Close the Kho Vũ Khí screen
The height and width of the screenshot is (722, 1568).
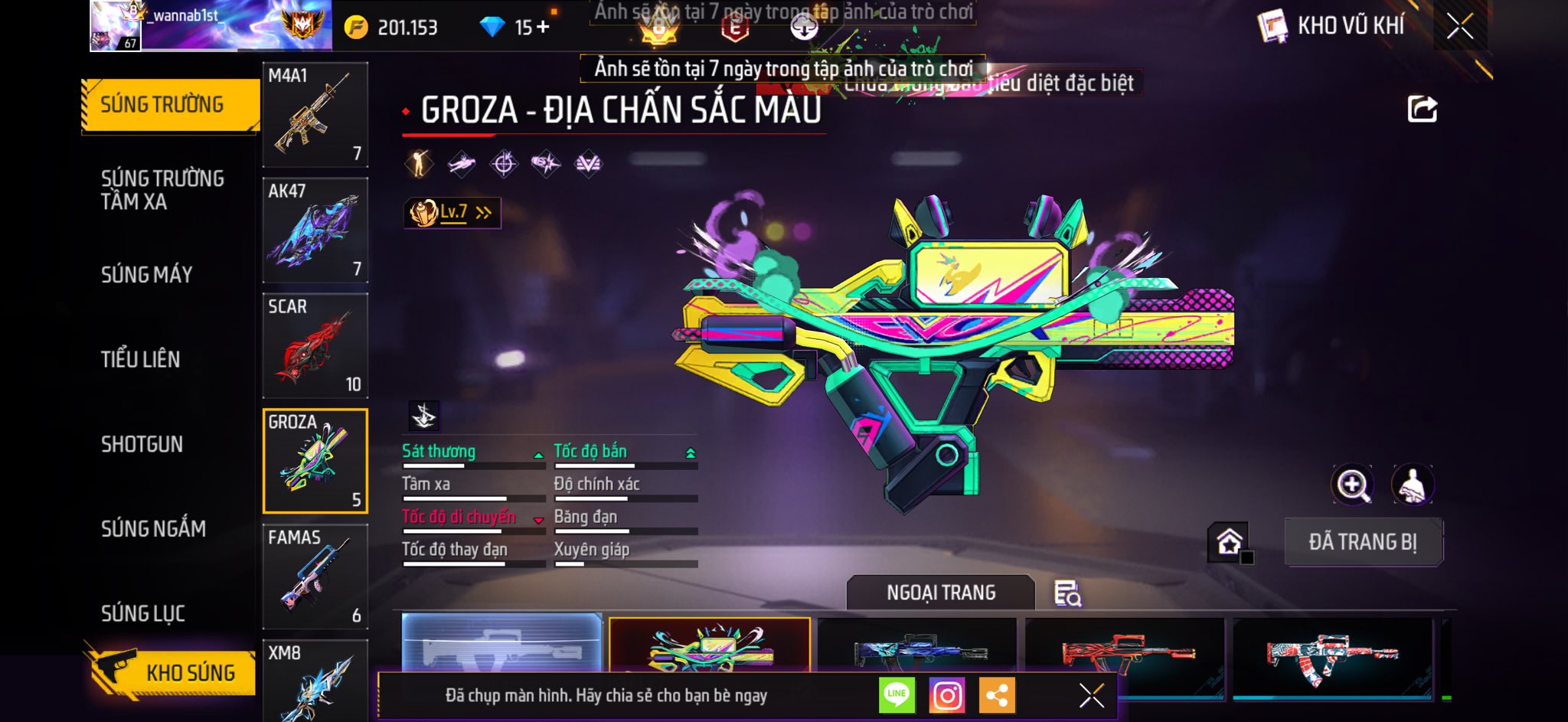(x=1459, y=27)
